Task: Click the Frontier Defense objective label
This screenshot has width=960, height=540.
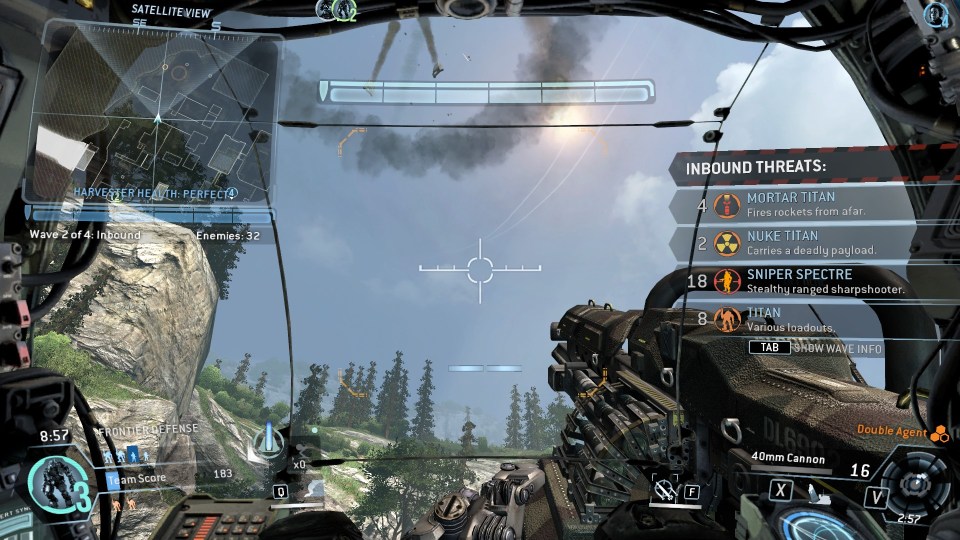Action: click(146, 429)
